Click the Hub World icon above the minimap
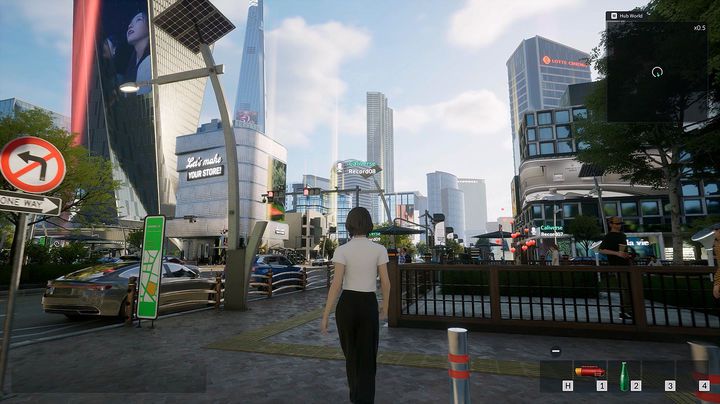This screenshot has height=404, width=720. tap(612, 16)
